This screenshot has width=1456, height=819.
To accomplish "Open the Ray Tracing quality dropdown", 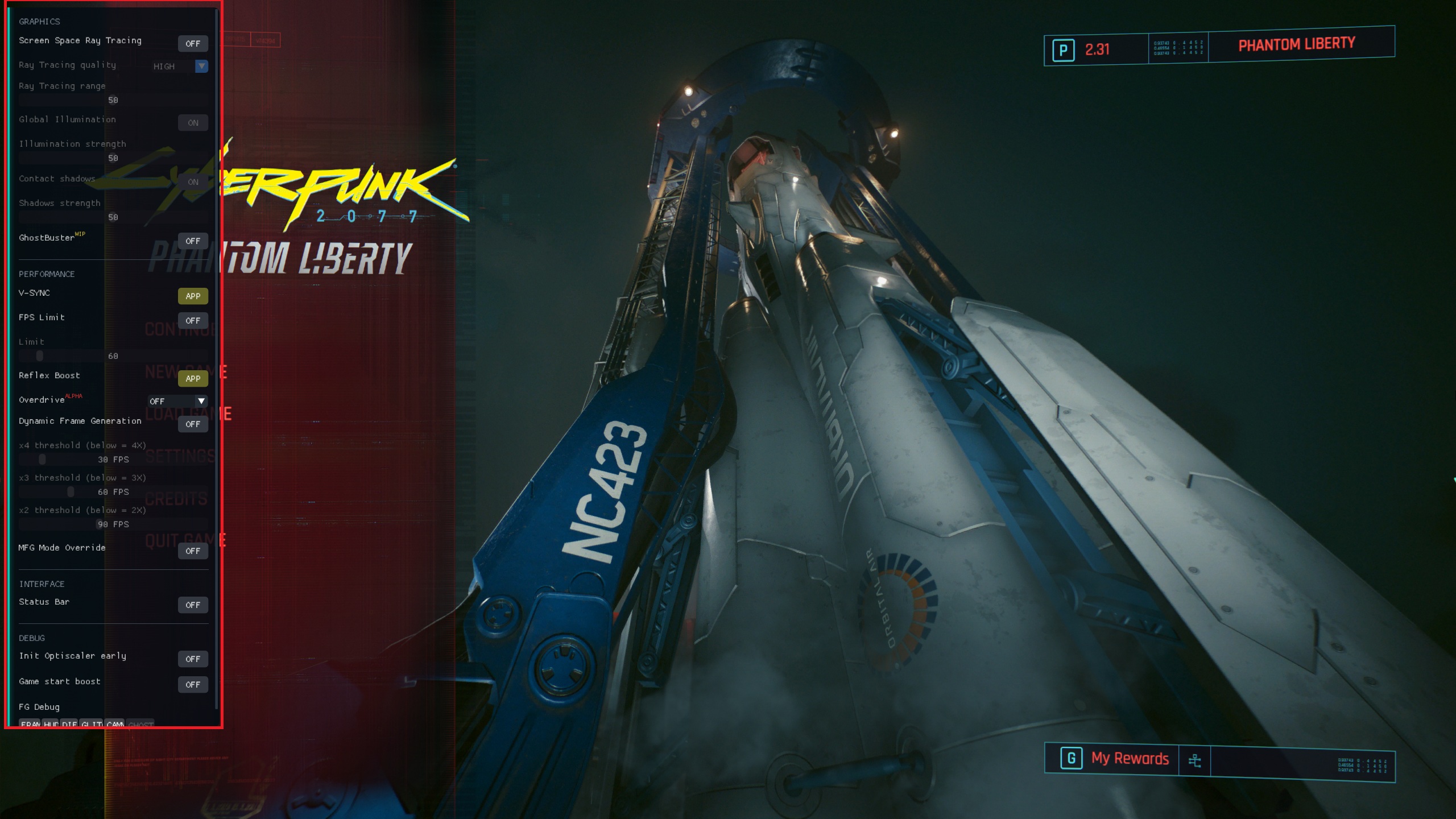I will point(180,66).
